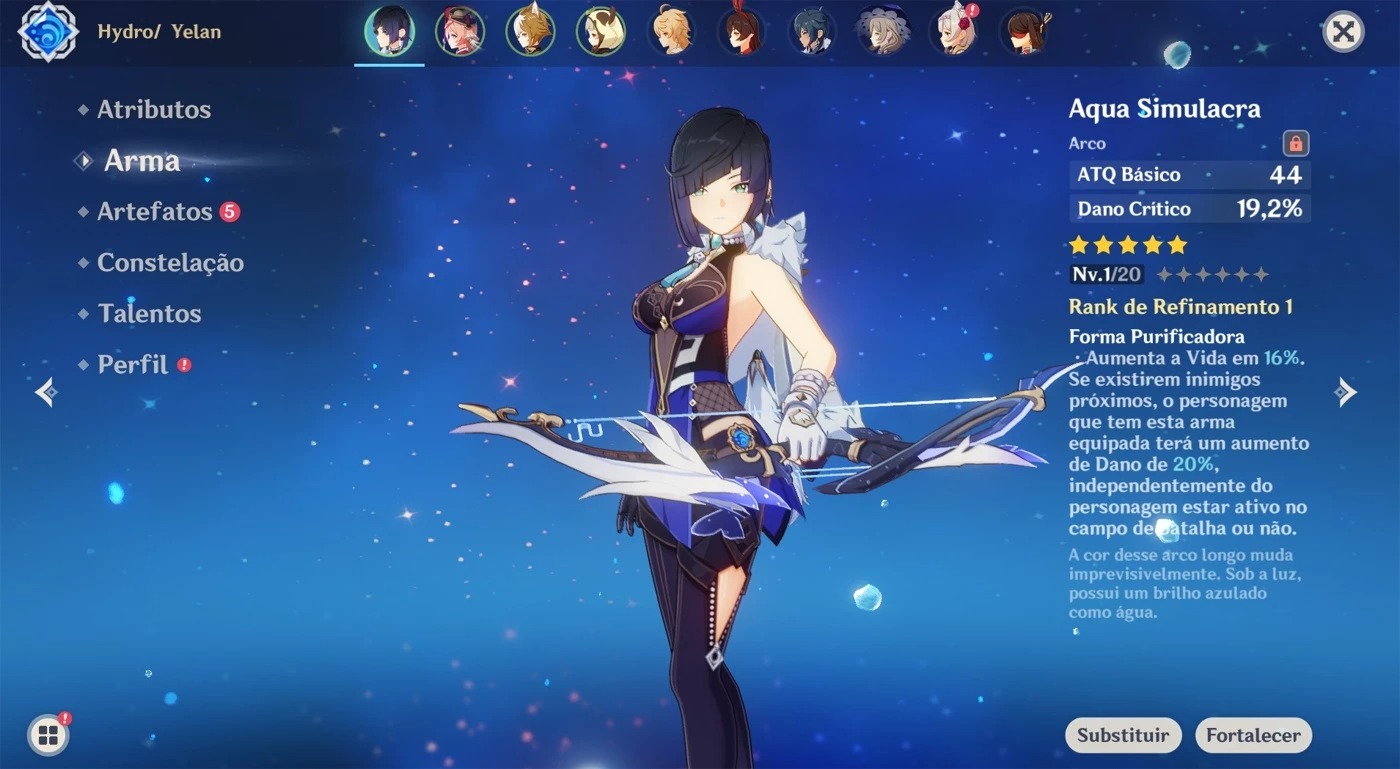The height and width of the screenshot is (769, 1400).
Task: Close the character screen
Action: 1343,32
